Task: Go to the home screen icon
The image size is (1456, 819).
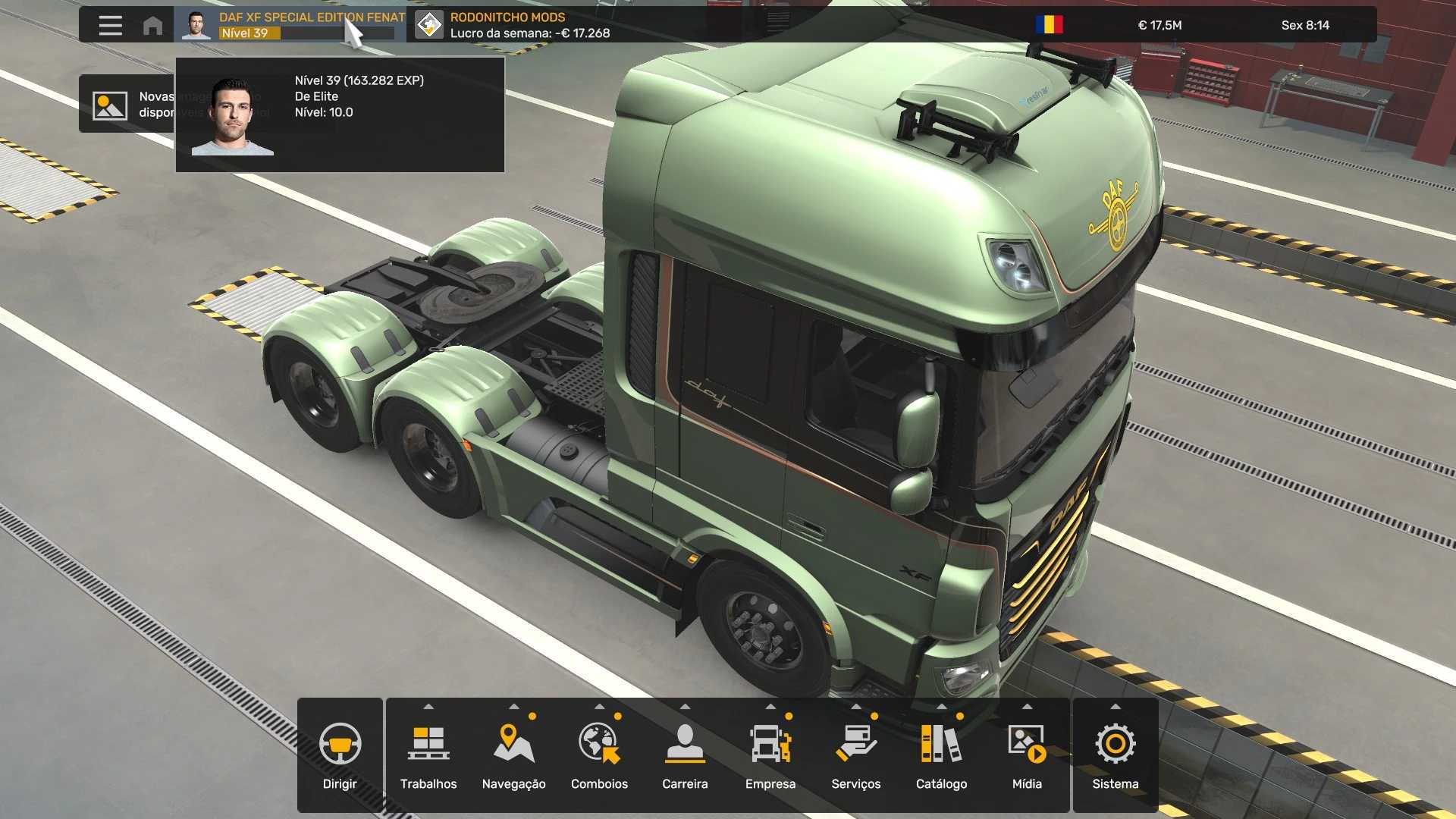Action: tap(152, 26)
